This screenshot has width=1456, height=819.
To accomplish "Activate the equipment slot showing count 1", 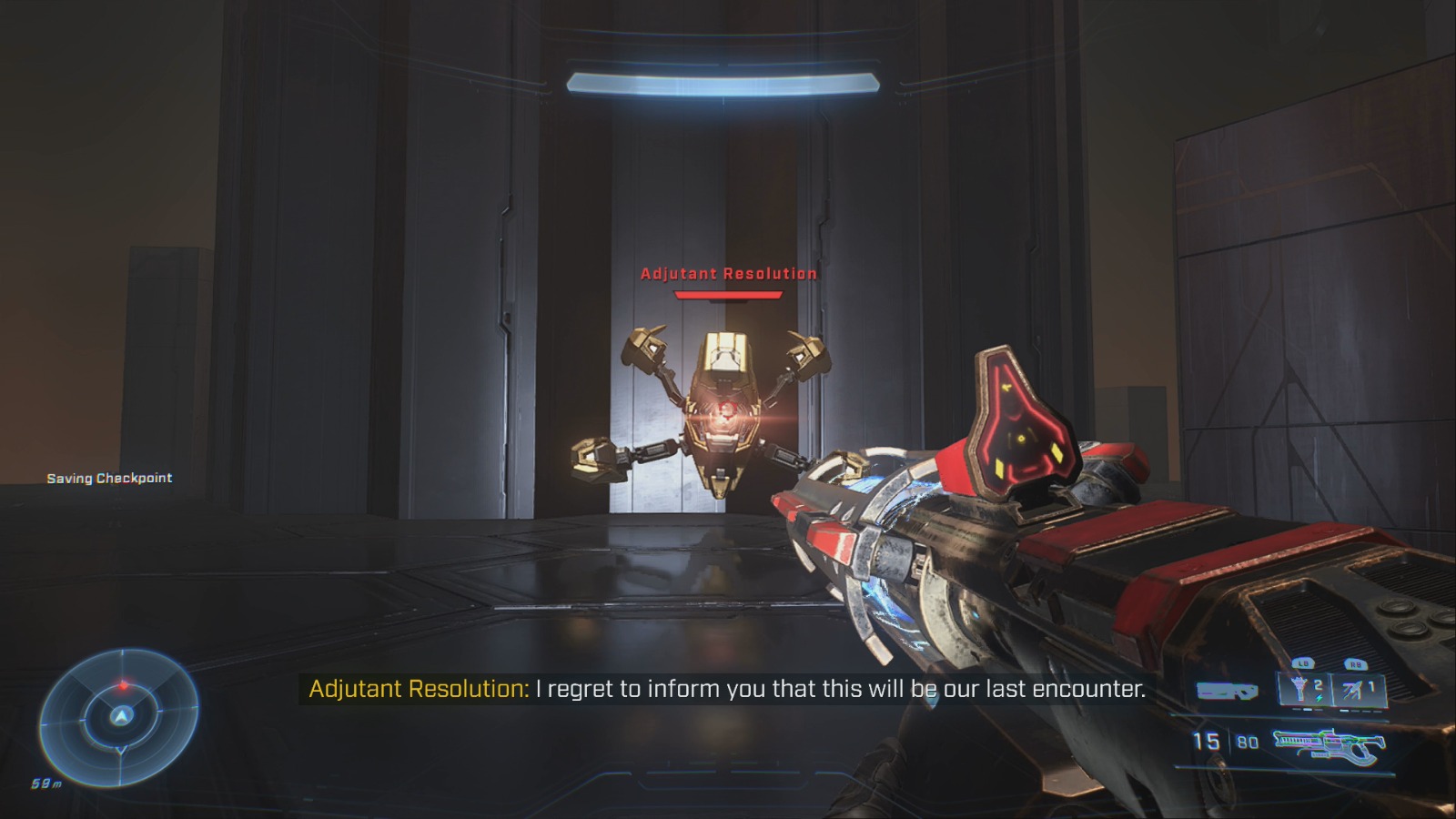I will pyautogui.click(x=1360, y=690).
